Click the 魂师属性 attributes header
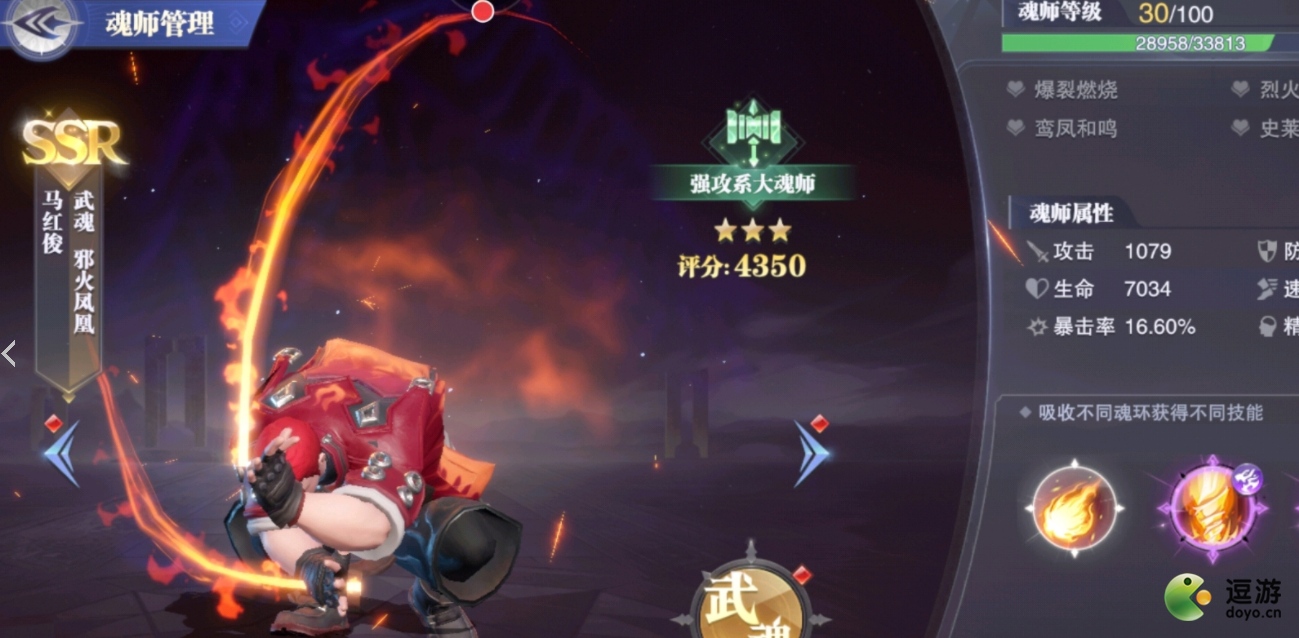The height and width of the screenshot is (638, 1299). click(x=1071, y=212)
